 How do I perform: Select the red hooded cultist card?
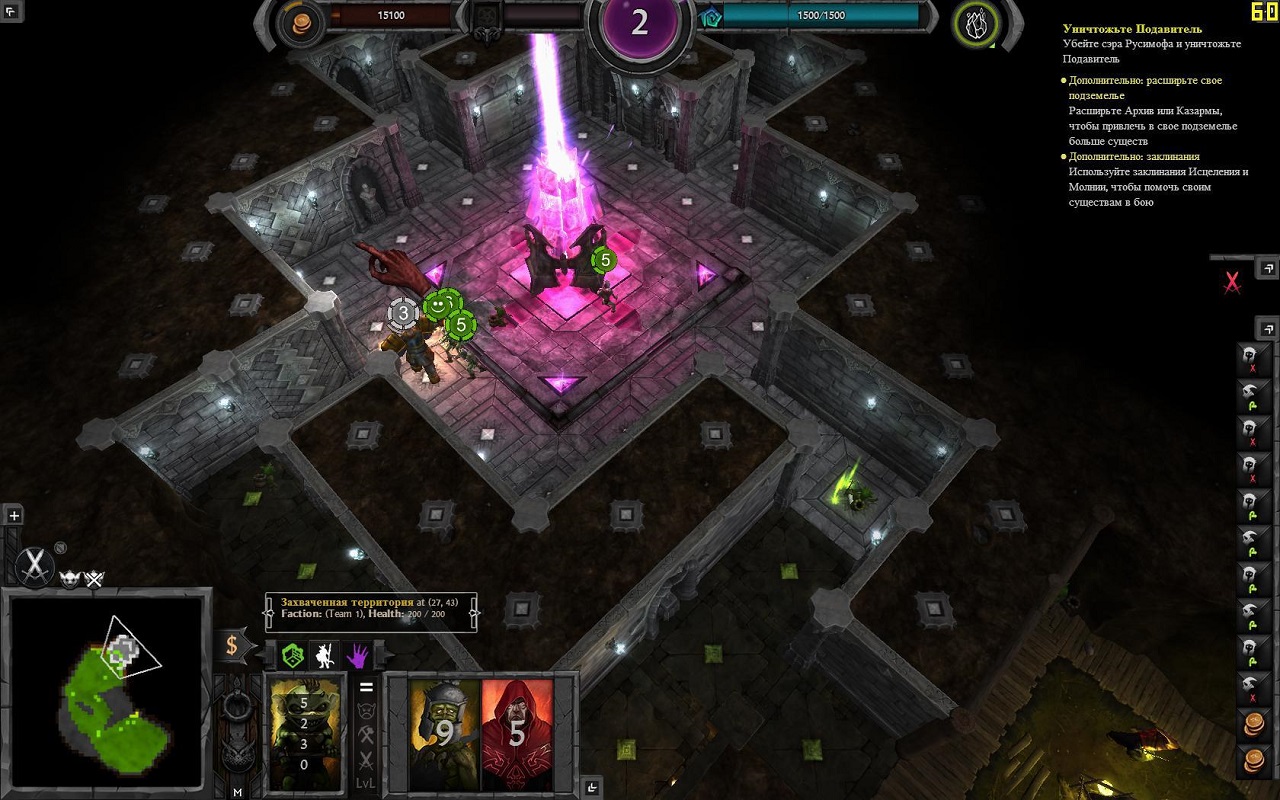(517, 734)
